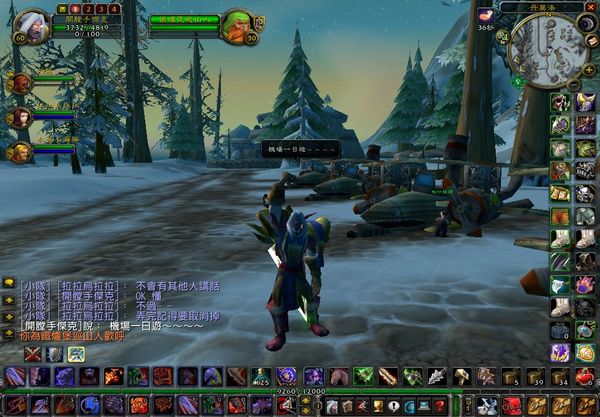Select the third party member portrait
Image resolution: width=600 pixels, height=417 pixels.
[x=21, y=152]
